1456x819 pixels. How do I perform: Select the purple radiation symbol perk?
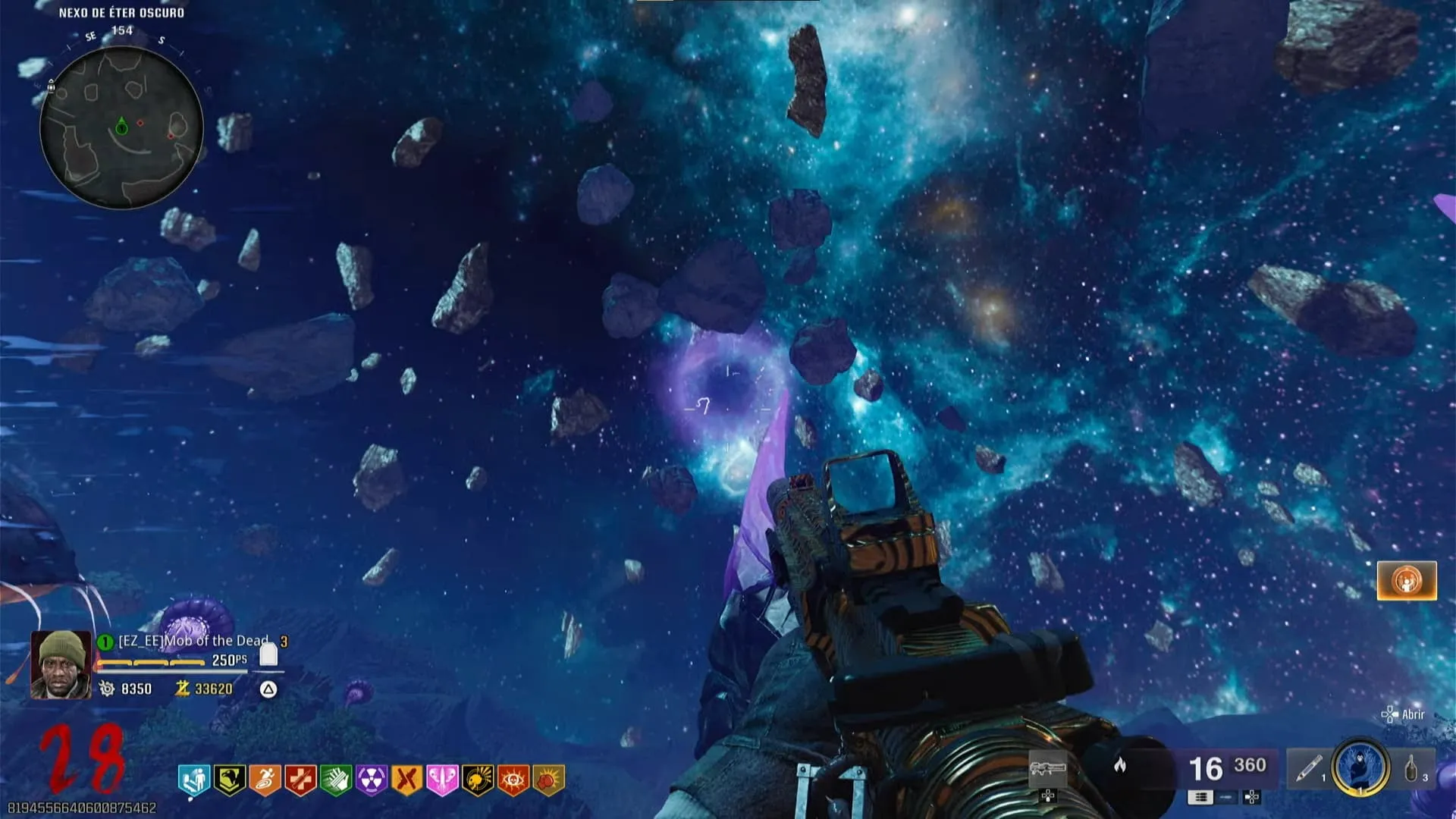click(372, 780)
